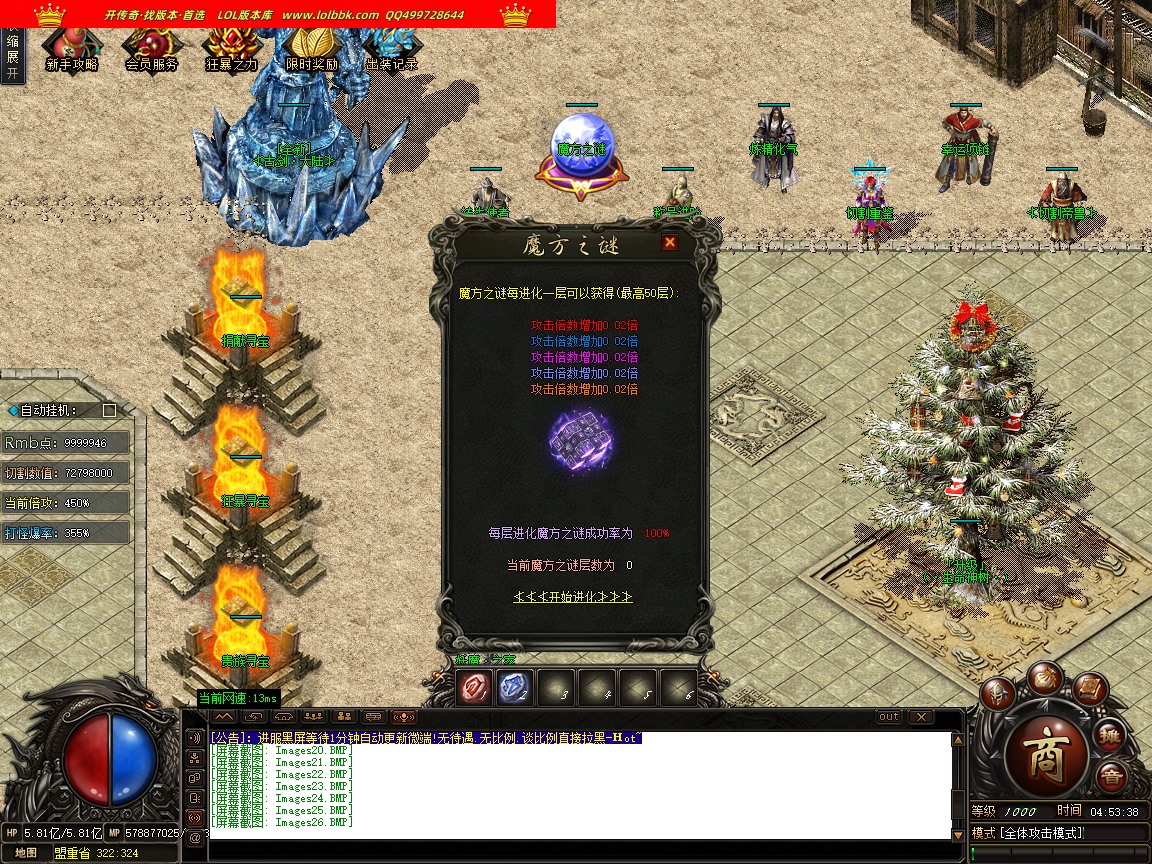The image size is (1152, 864).
Task: Collapse the top icon bar with 缩展开 tab
Action: coord(12,57)
